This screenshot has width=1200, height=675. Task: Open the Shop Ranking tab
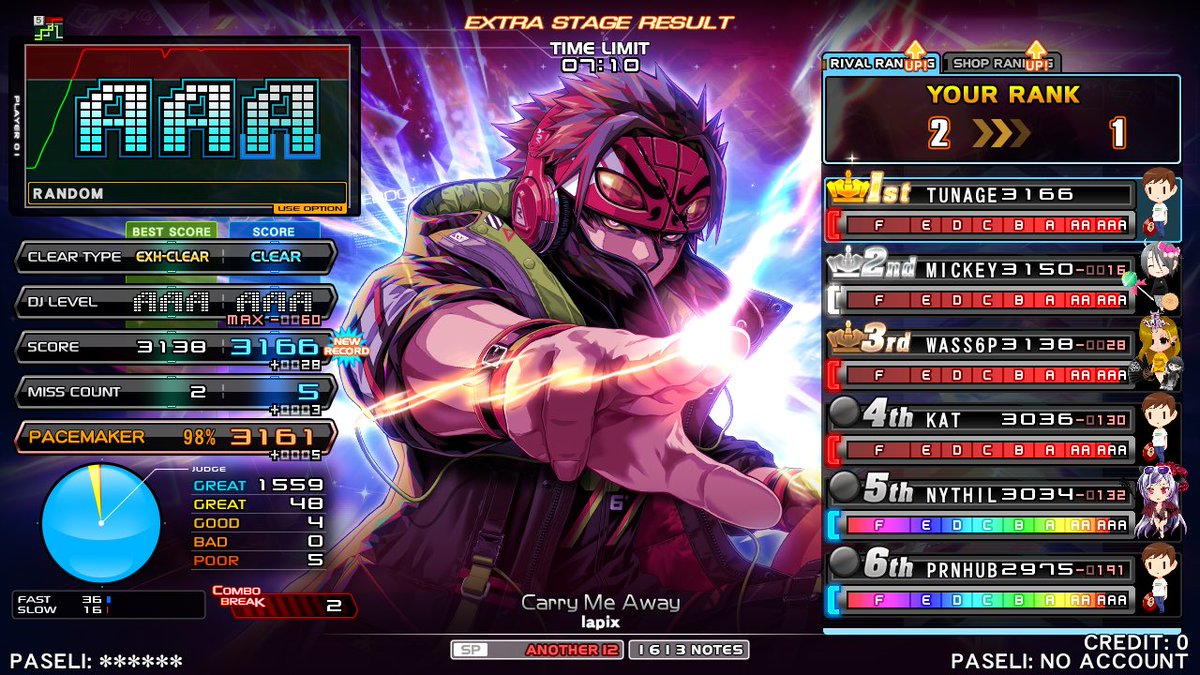point(1000,63)
